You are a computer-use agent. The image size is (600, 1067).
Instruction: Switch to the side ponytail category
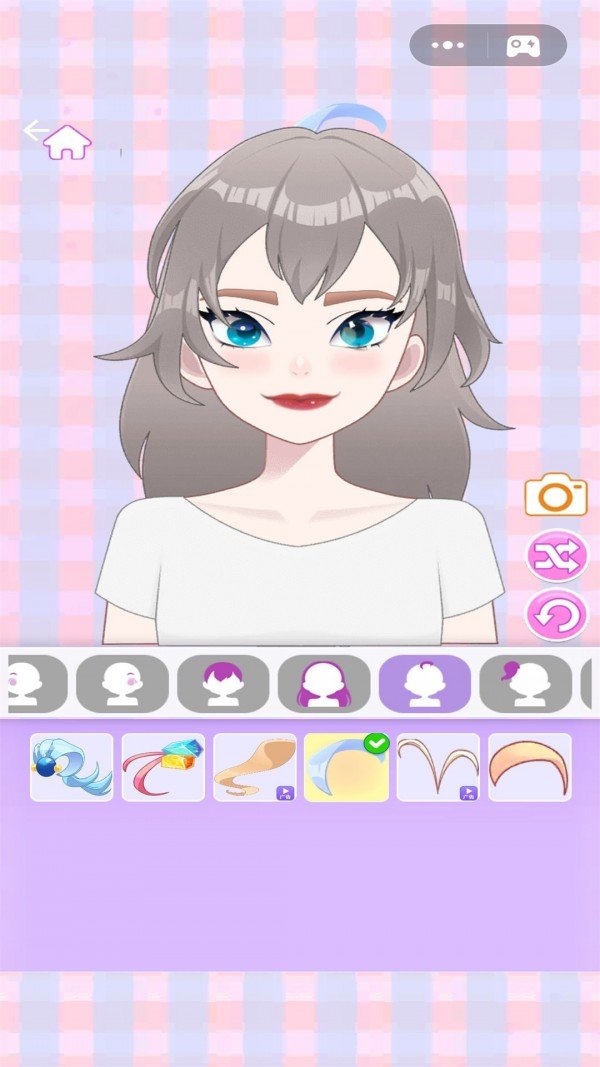click(525, 684)
